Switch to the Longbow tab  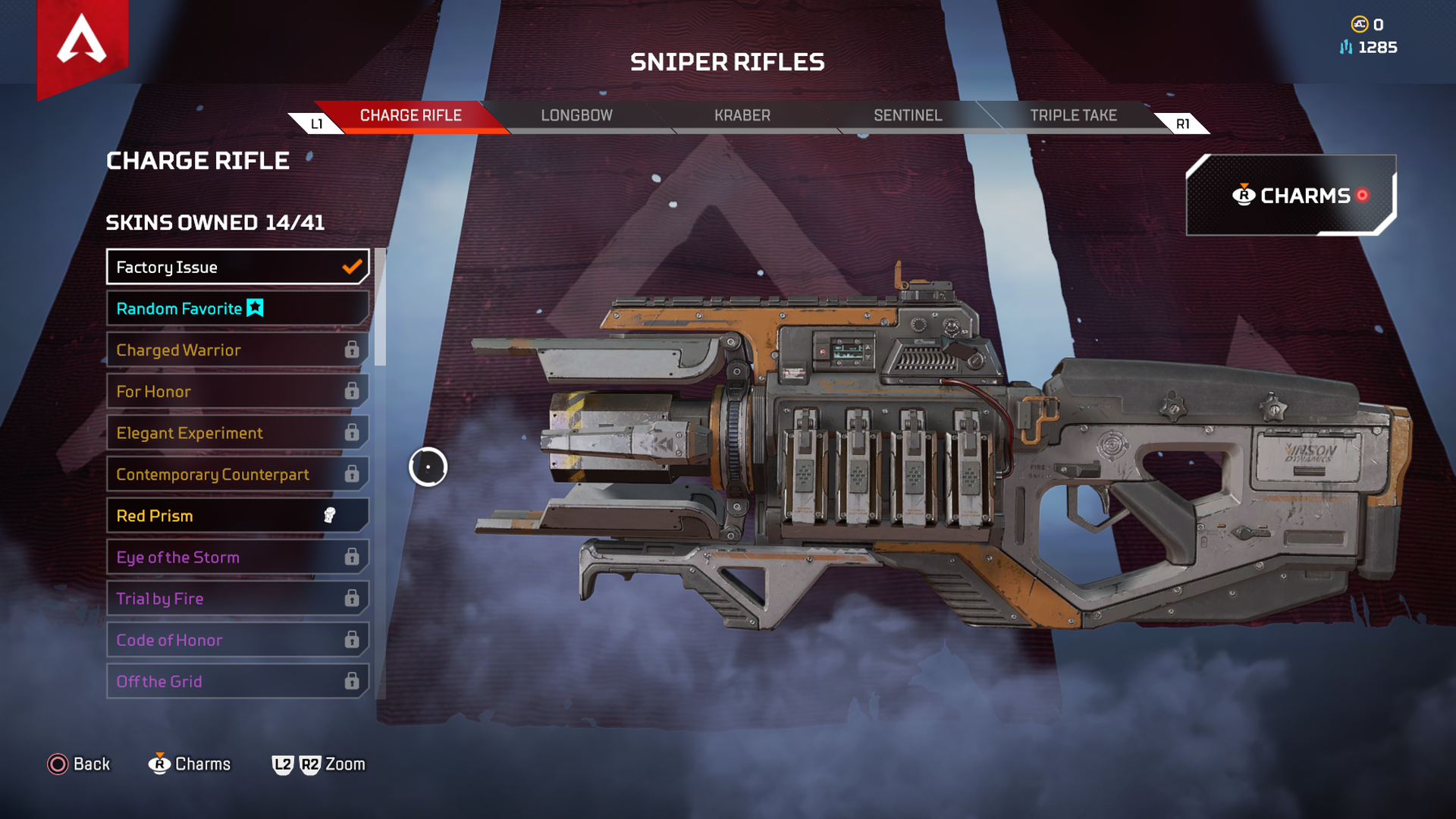click(576, 115)
